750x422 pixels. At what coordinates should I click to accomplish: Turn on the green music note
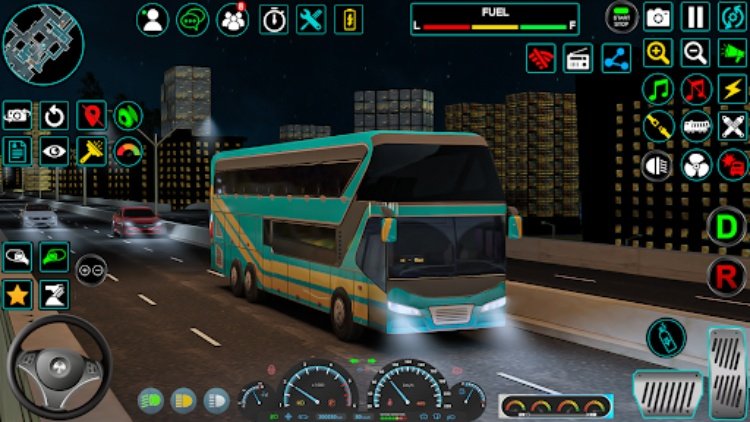click(658, 90)
